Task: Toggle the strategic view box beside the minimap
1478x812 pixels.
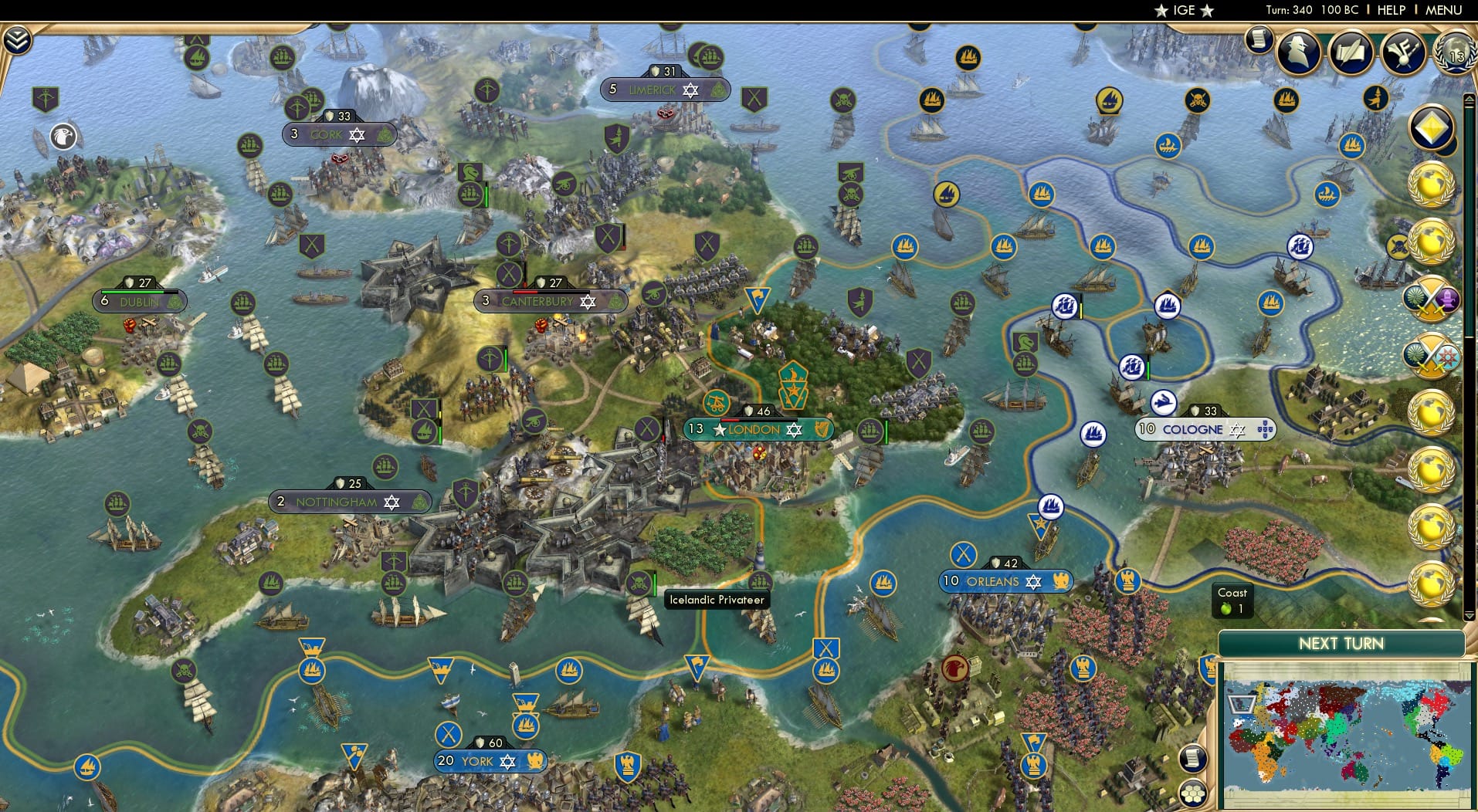Action: click(x=1241, y=702)
